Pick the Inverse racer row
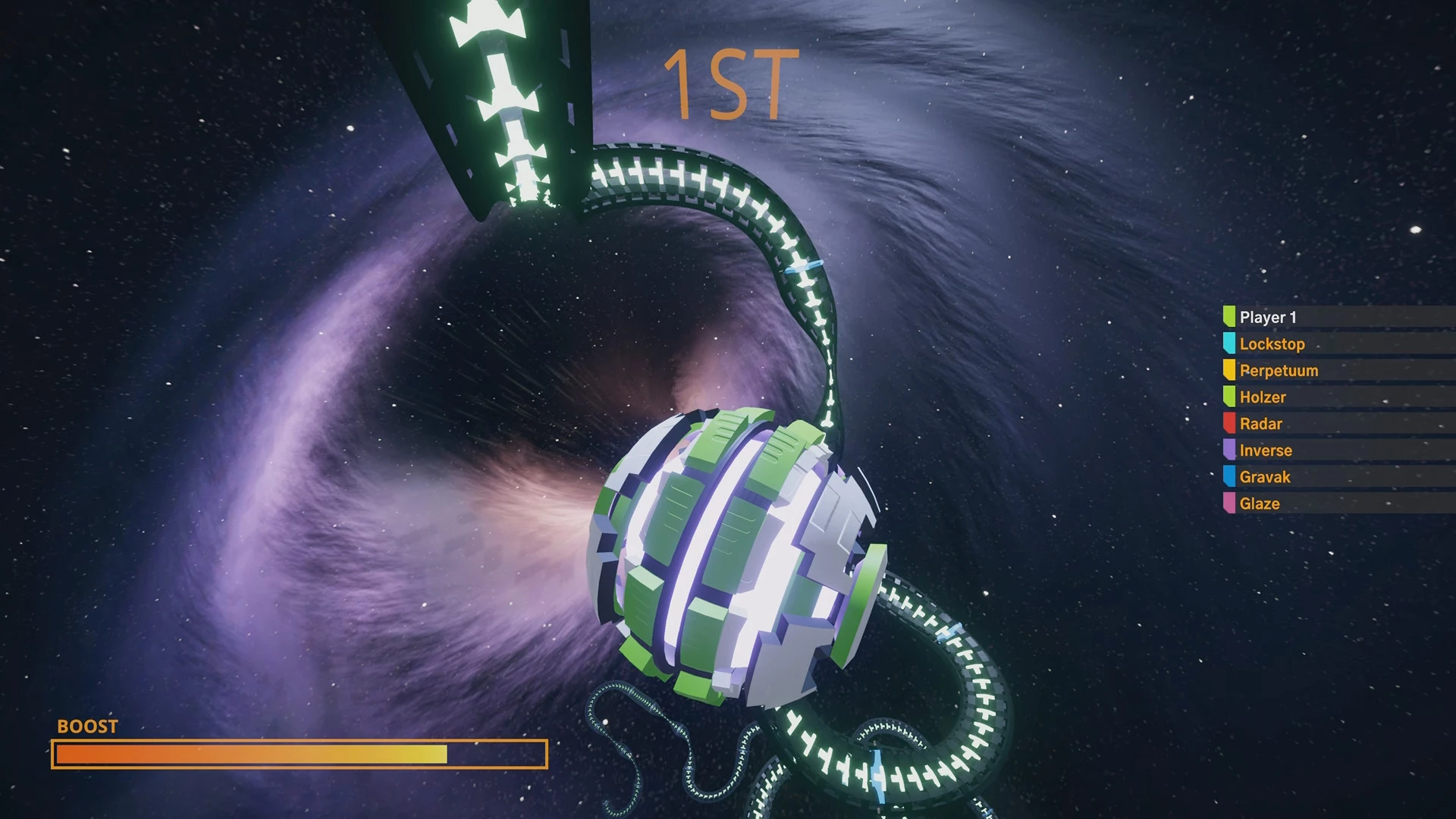The height and width of the screenshot is (819, 1456). [x=1266, y=450]
